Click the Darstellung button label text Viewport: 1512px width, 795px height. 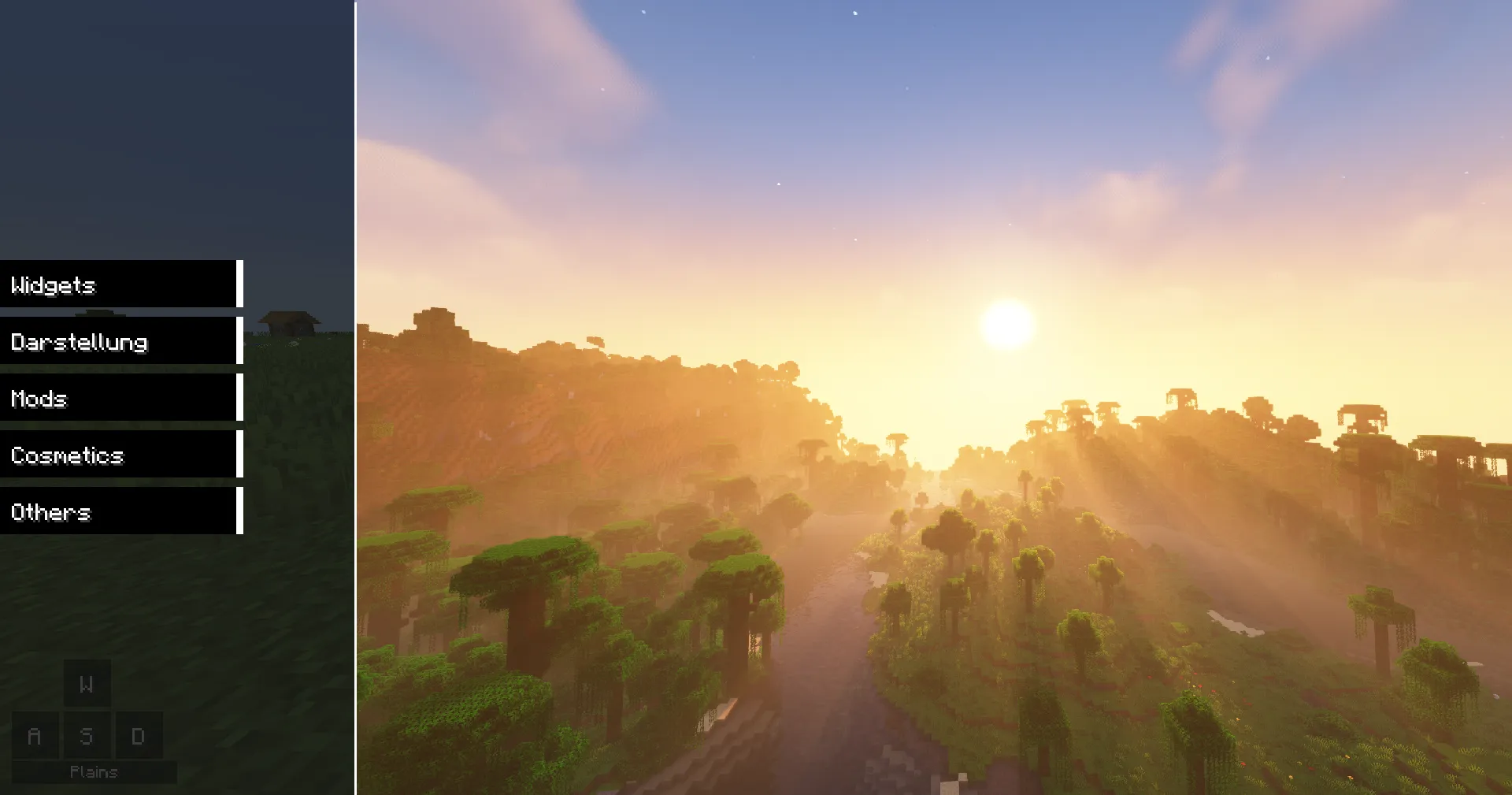click(x=79, y=342)
